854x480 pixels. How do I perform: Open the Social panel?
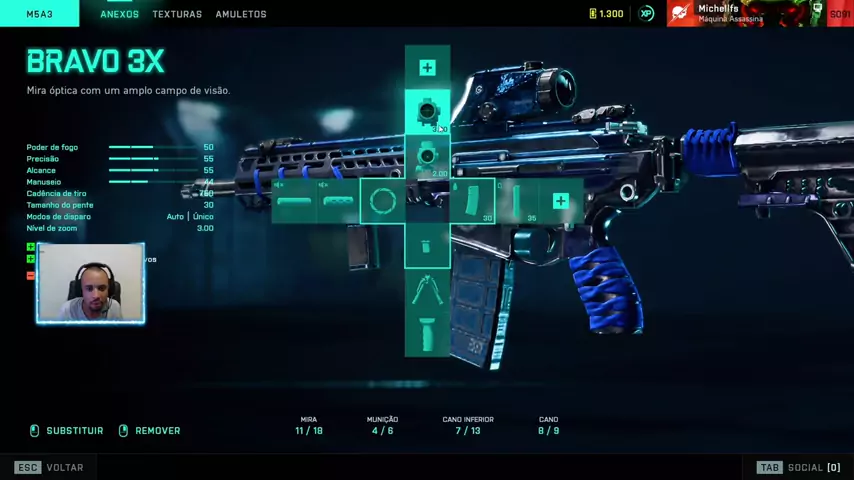[x=798, y=467]
